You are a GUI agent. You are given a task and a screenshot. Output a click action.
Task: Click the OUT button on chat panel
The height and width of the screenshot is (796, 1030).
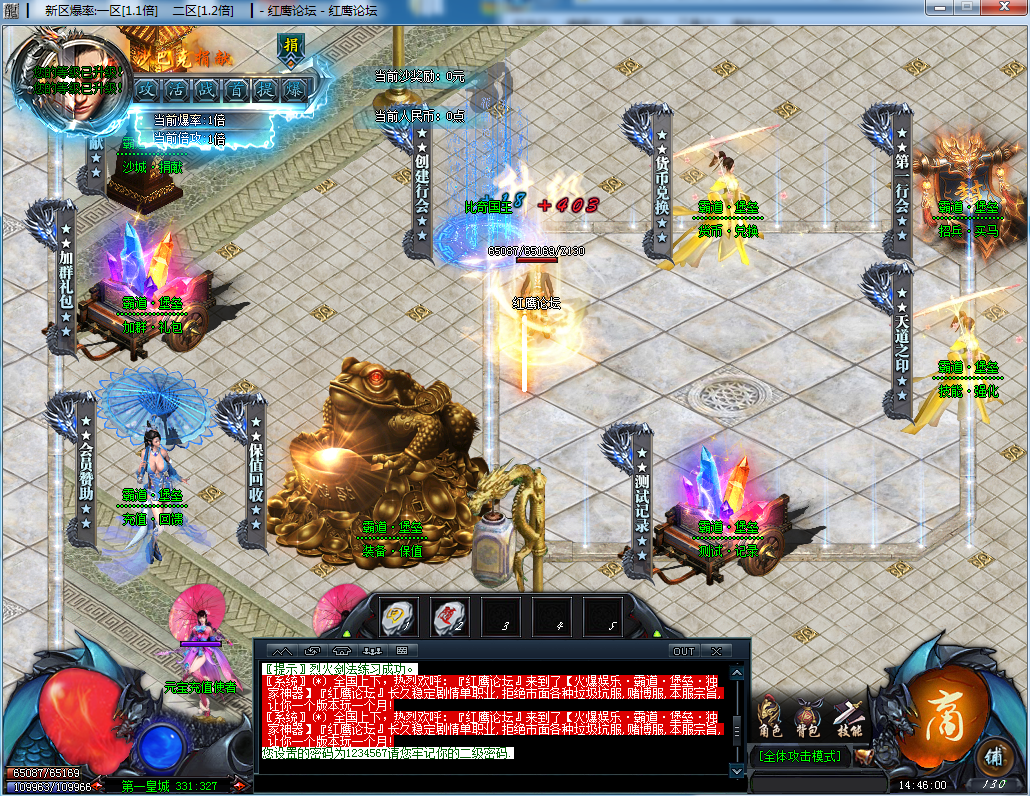coord(684,651)
